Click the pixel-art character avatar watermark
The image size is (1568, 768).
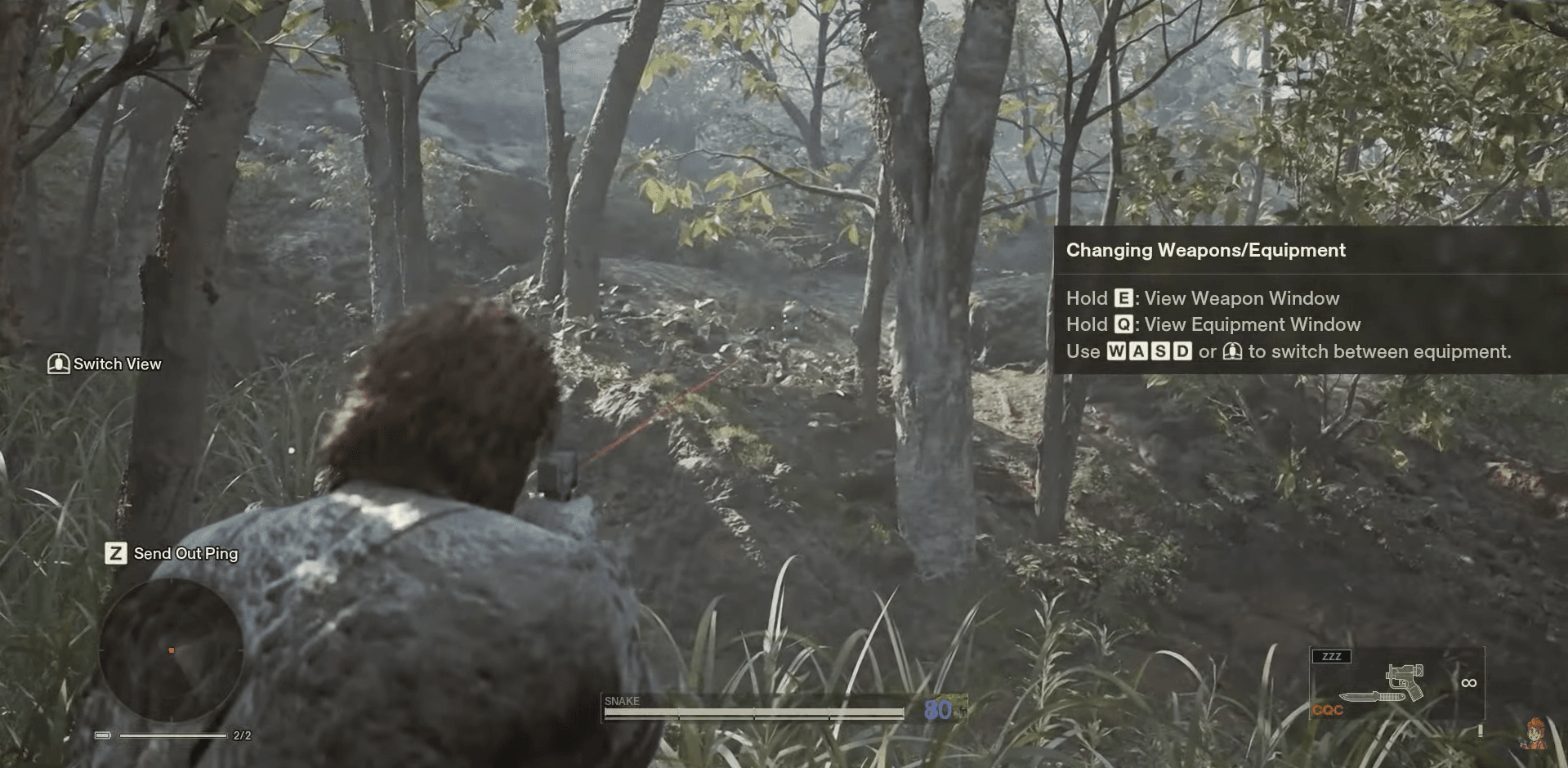tap(1534, 734)
